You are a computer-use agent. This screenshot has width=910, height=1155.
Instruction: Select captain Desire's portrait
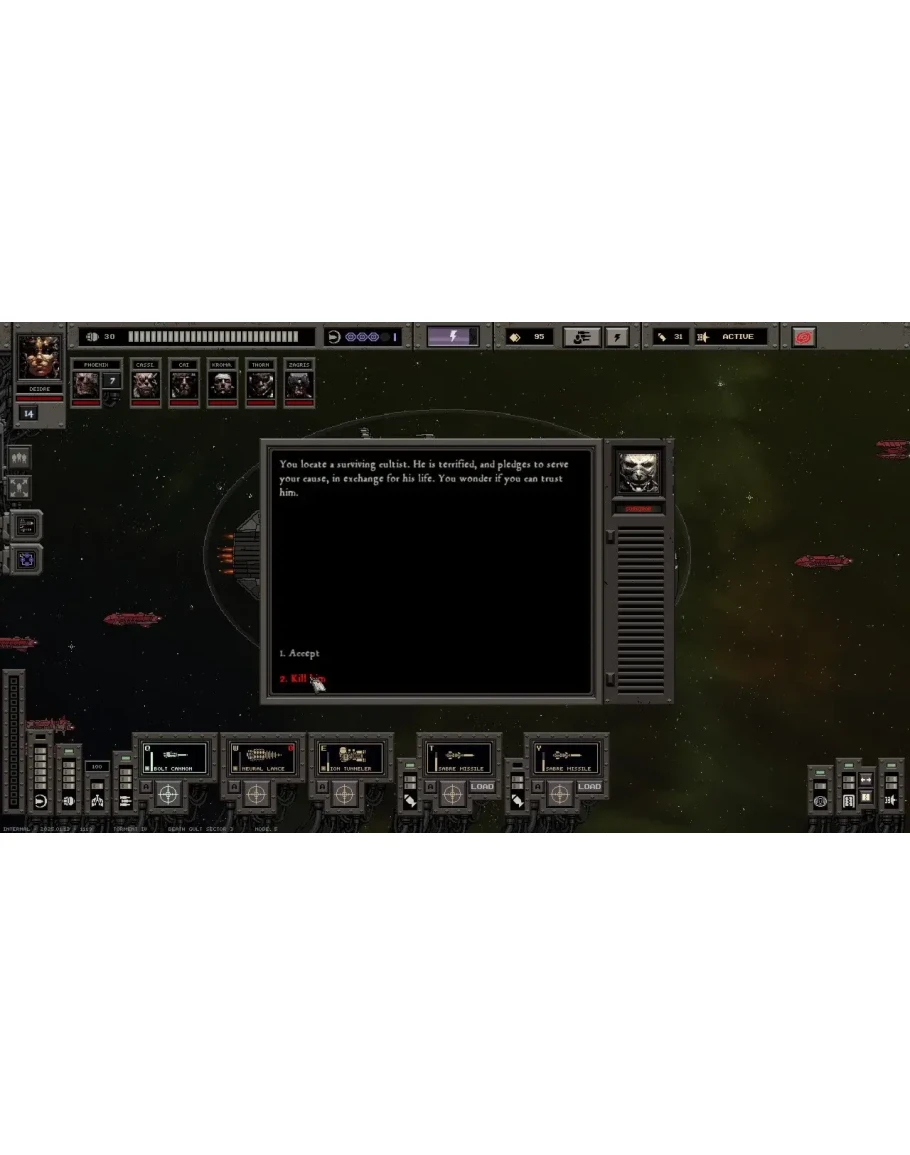click(40, 358)
